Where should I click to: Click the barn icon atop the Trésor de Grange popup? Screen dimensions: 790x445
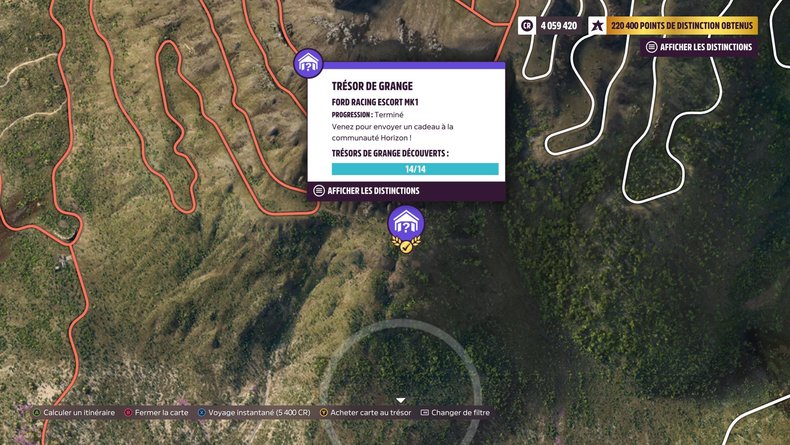tap(308, 62)
